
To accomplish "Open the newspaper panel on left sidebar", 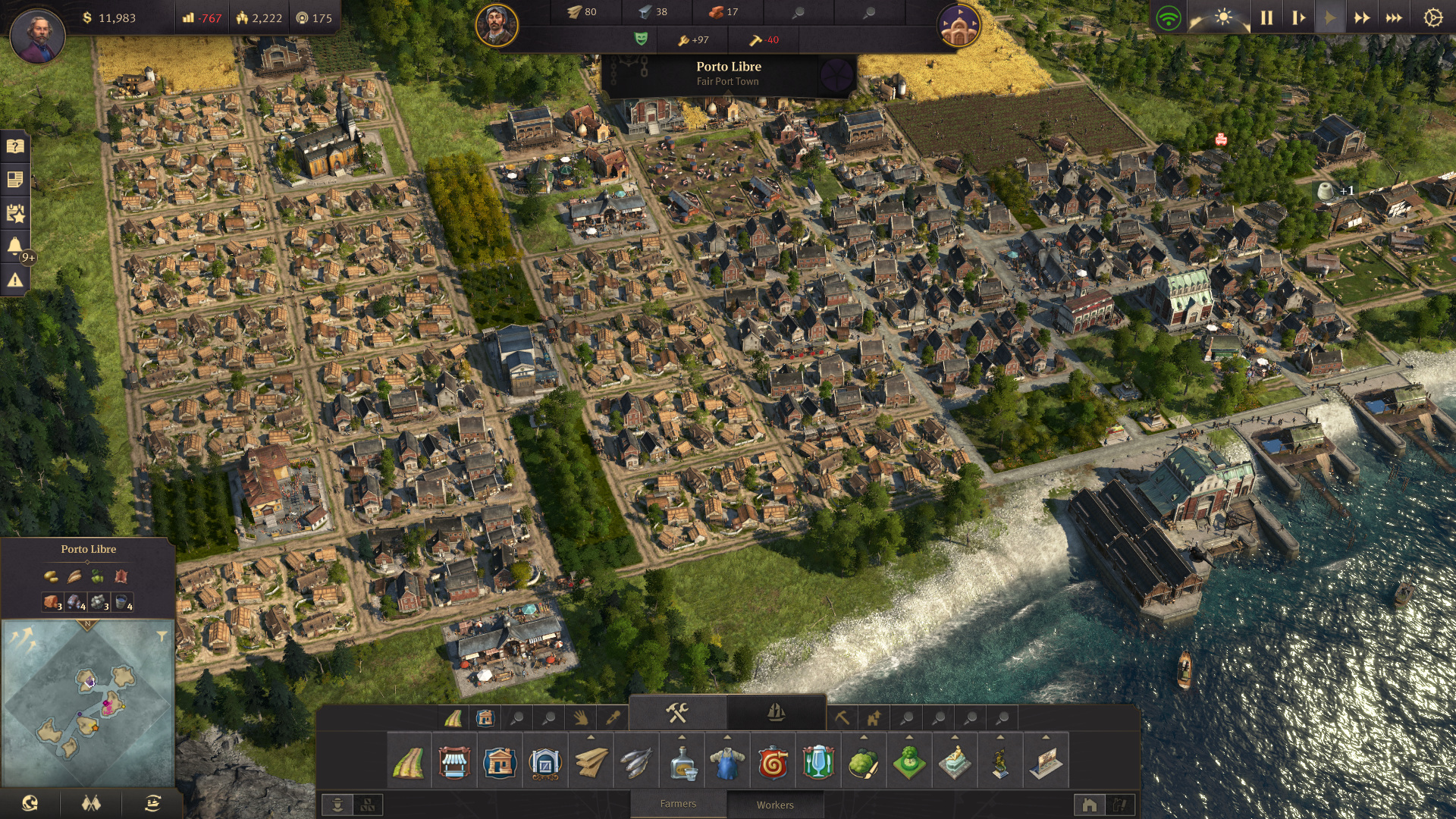I will pos(17,177).
